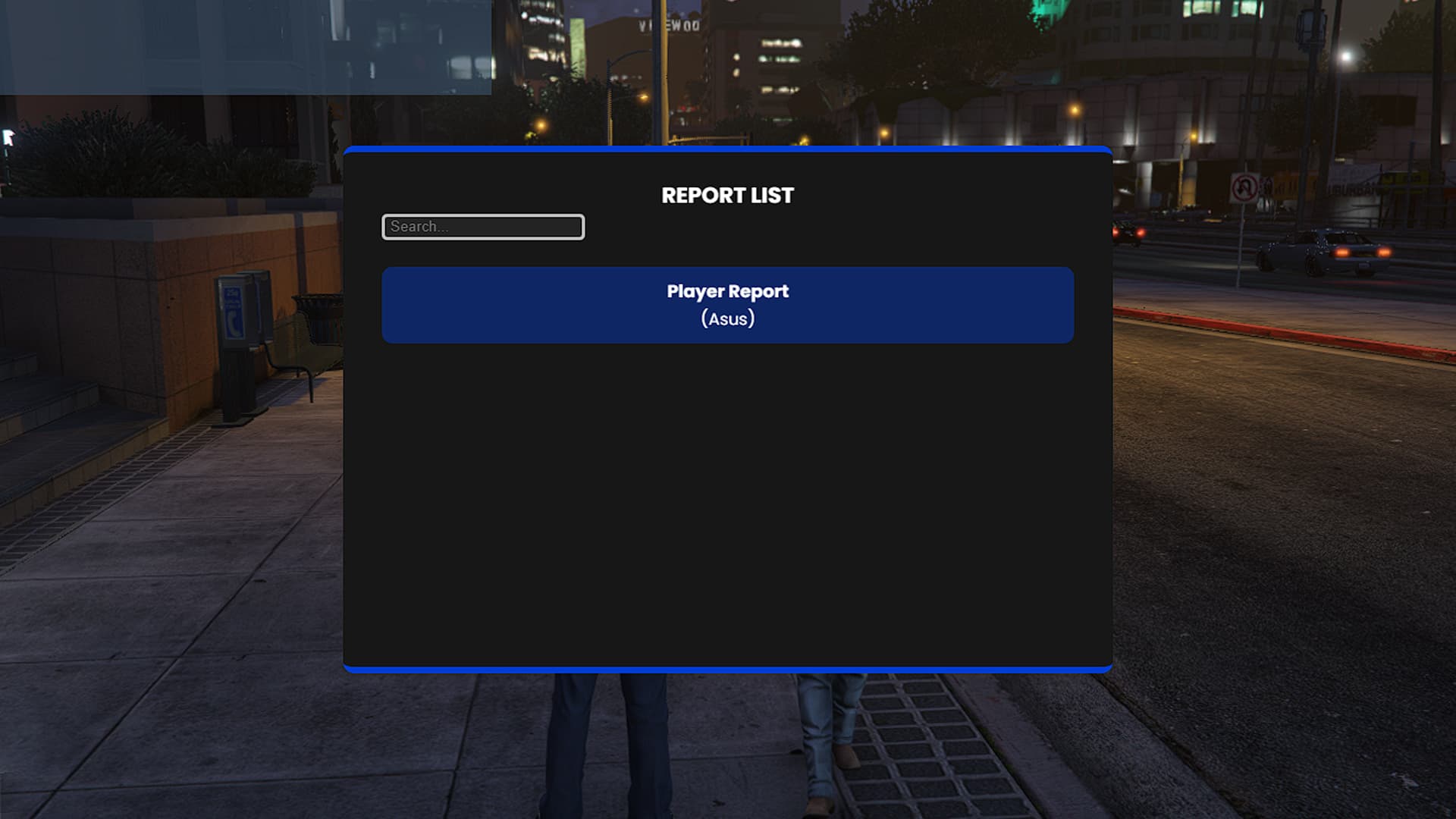The image size is (1456, 819).
Task: Click the Player Report label text
Action: click(727, 290)
